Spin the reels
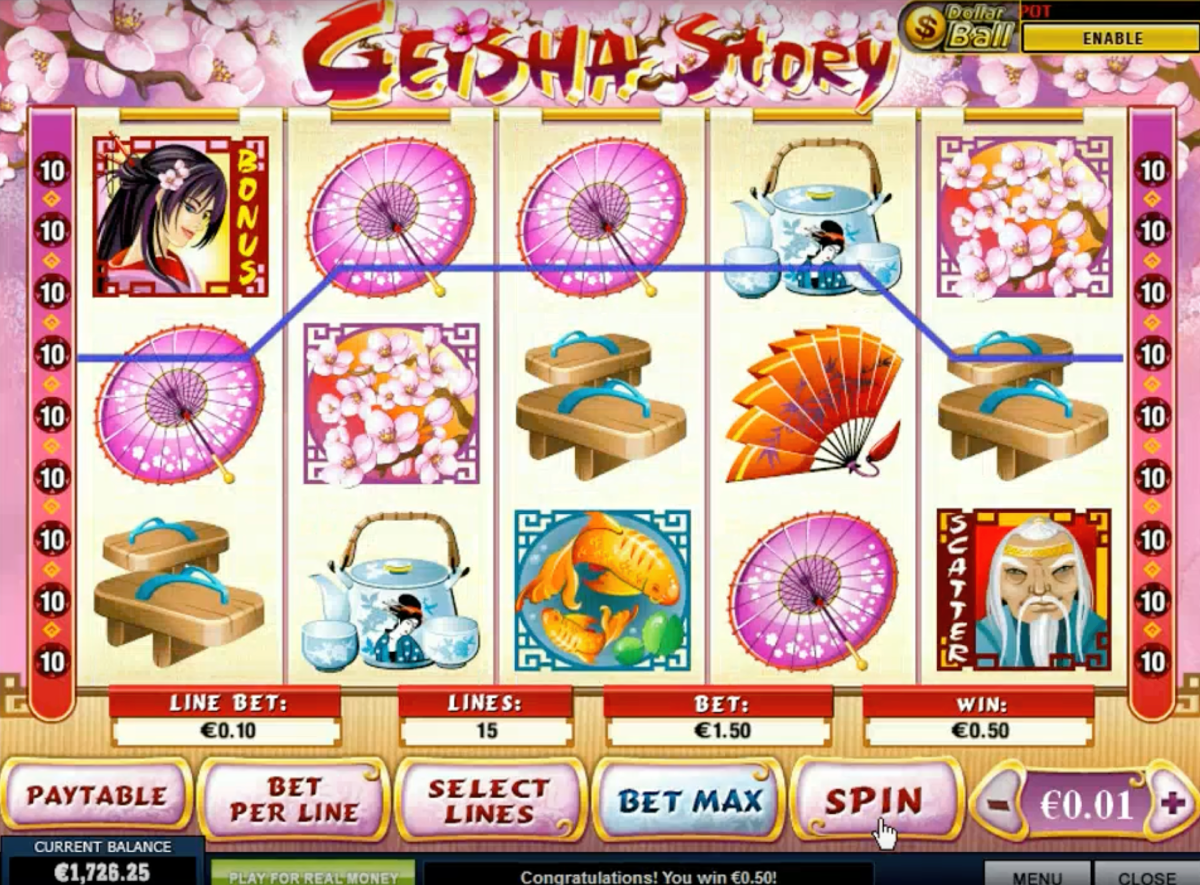Viewport: 1200px width, 885px height. coord(873,799)
